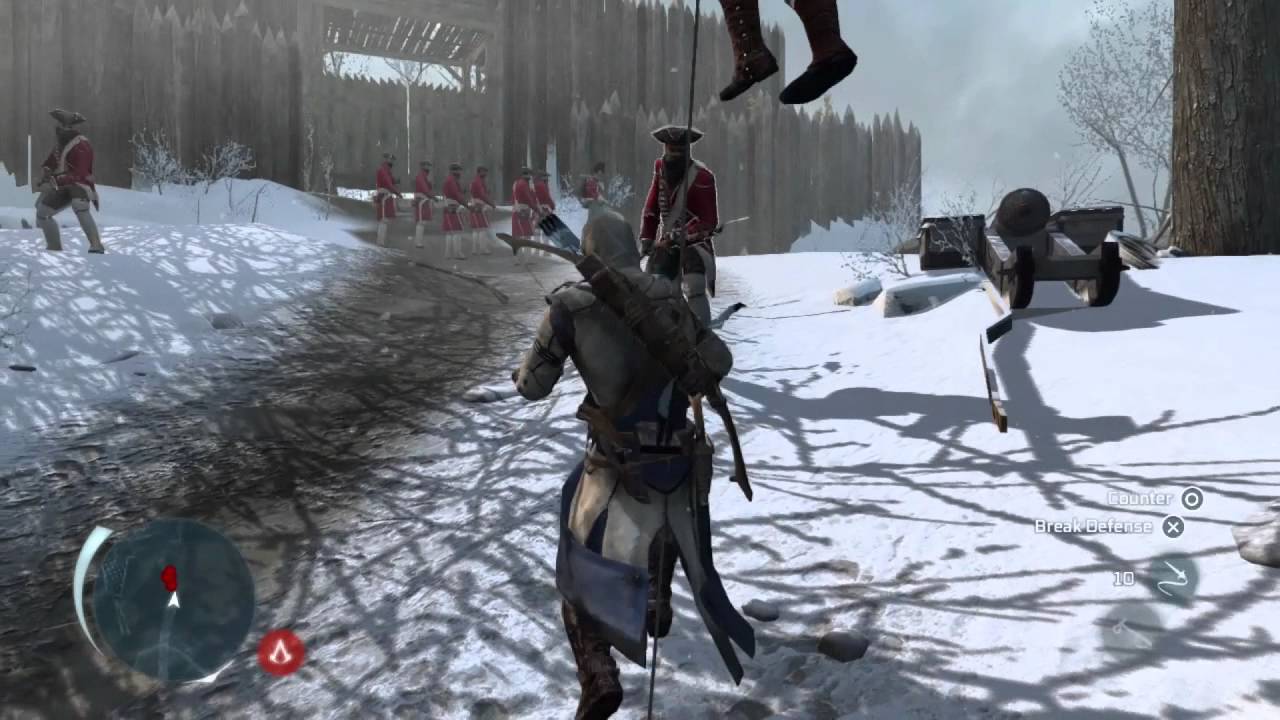Select the Counter label text
Image resolution: width=1280 pixels, height=720 pixels.
point(1138,497)
